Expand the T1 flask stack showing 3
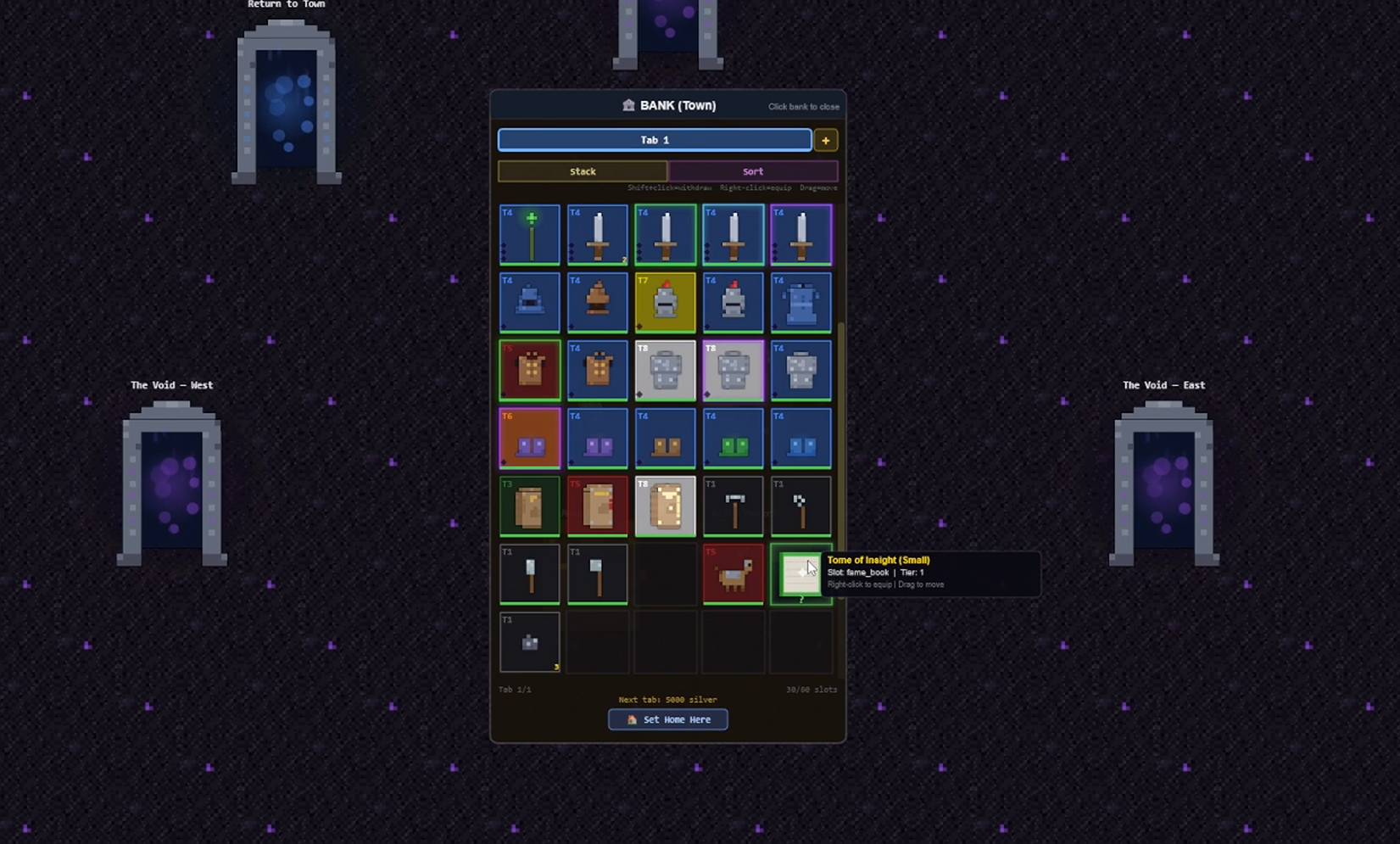This screenshot has height=844, width=1400. pyautogui.click(x=529, y=642)
